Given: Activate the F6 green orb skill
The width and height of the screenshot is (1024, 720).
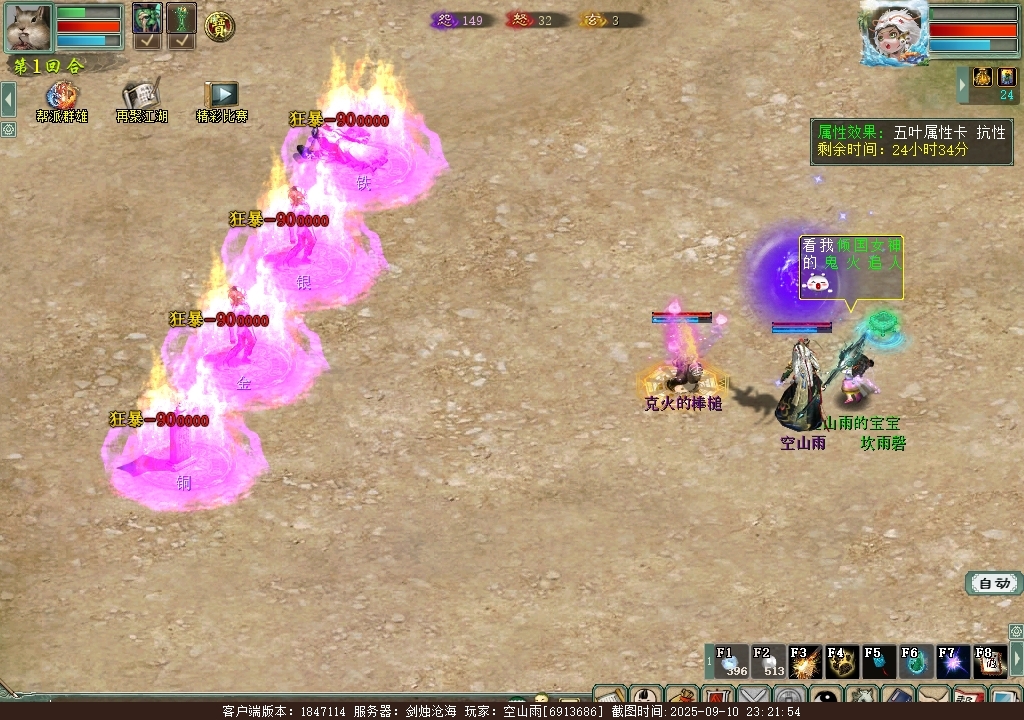Looking at the screenshot, I should pyautogui.click(x=916, y=662).
